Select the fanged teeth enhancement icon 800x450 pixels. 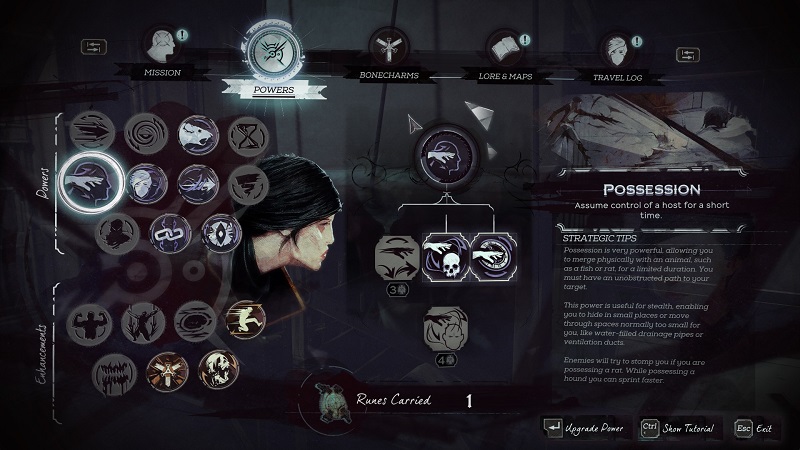112,372
